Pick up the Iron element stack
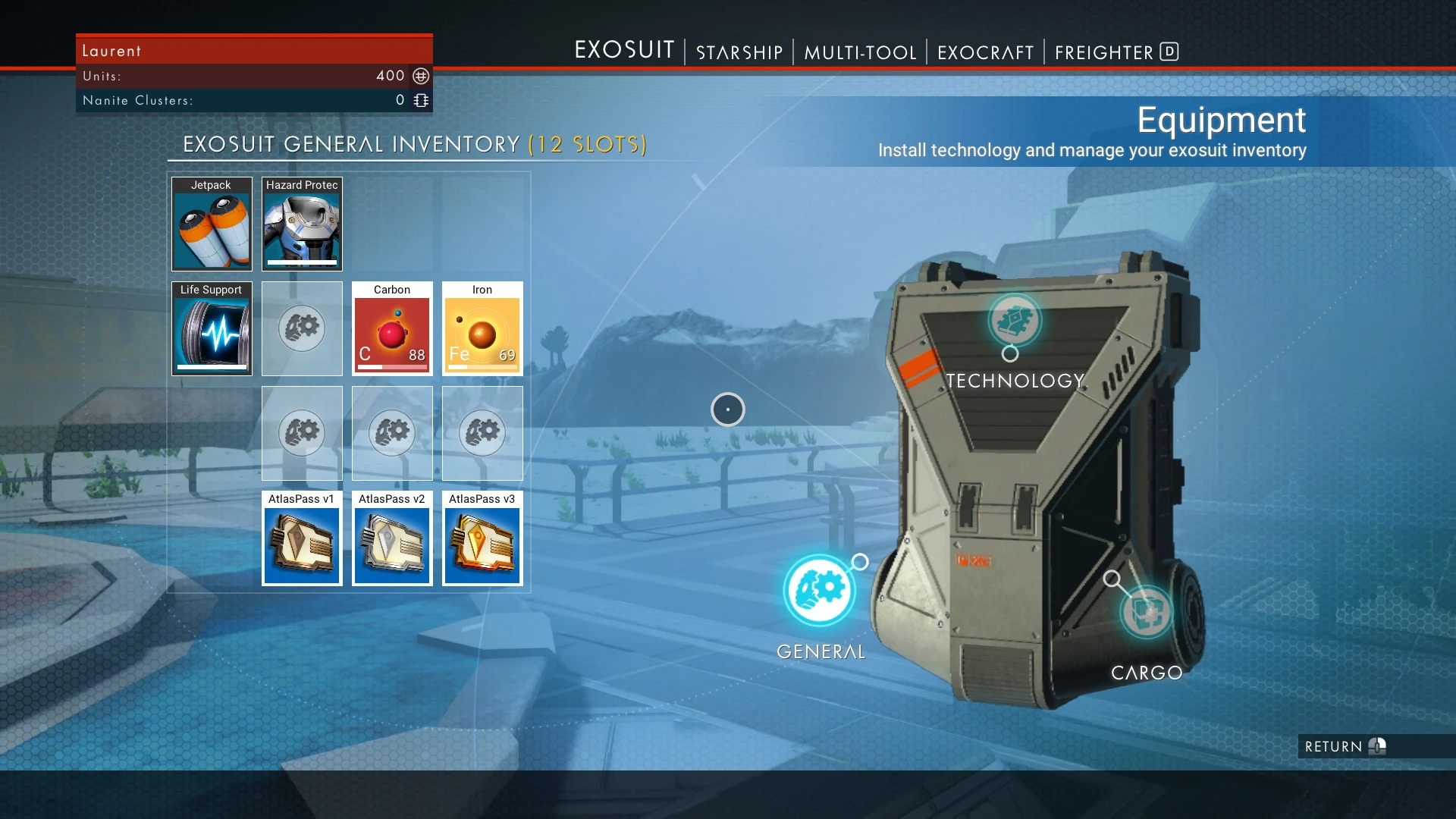Screen dimensions: 1456x819 coord(482,329)
